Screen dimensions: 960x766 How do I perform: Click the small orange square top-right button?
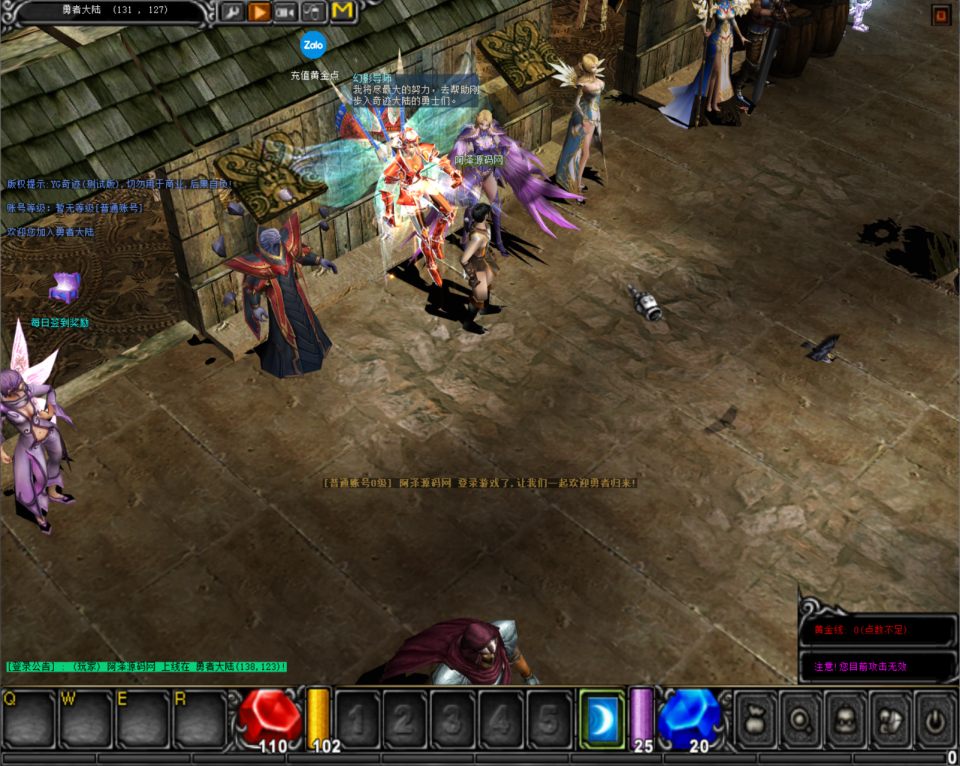point(940,14)
